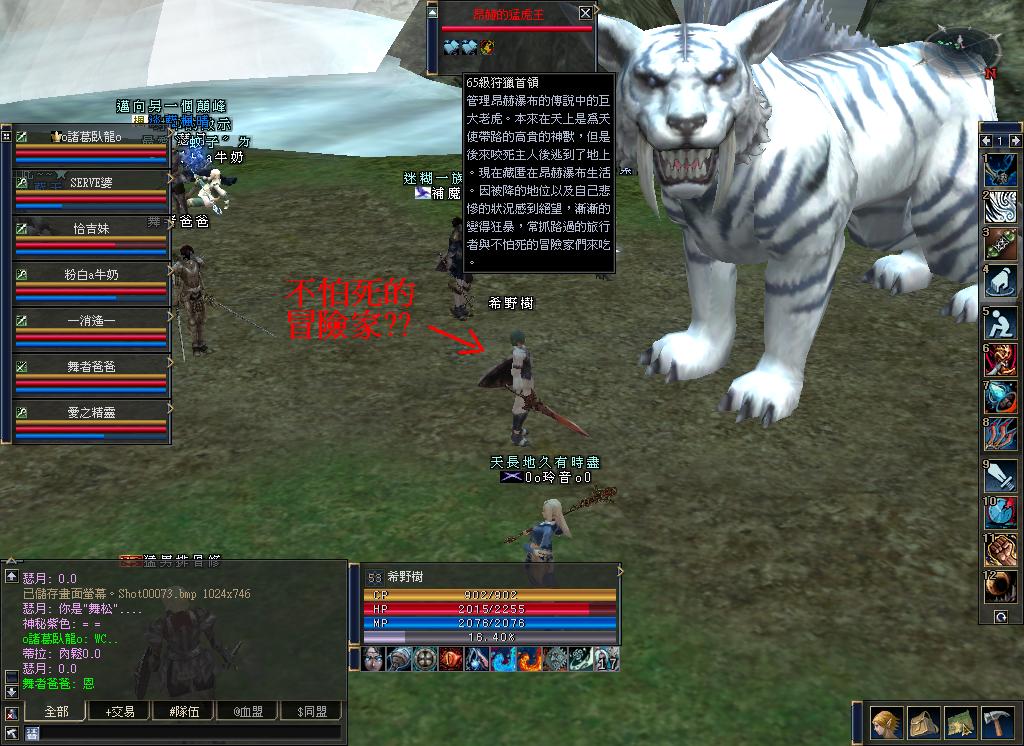Screen dimensions: 1024x746
Task: Select party member 粉白a牛奶
Action: pos(91,272)
